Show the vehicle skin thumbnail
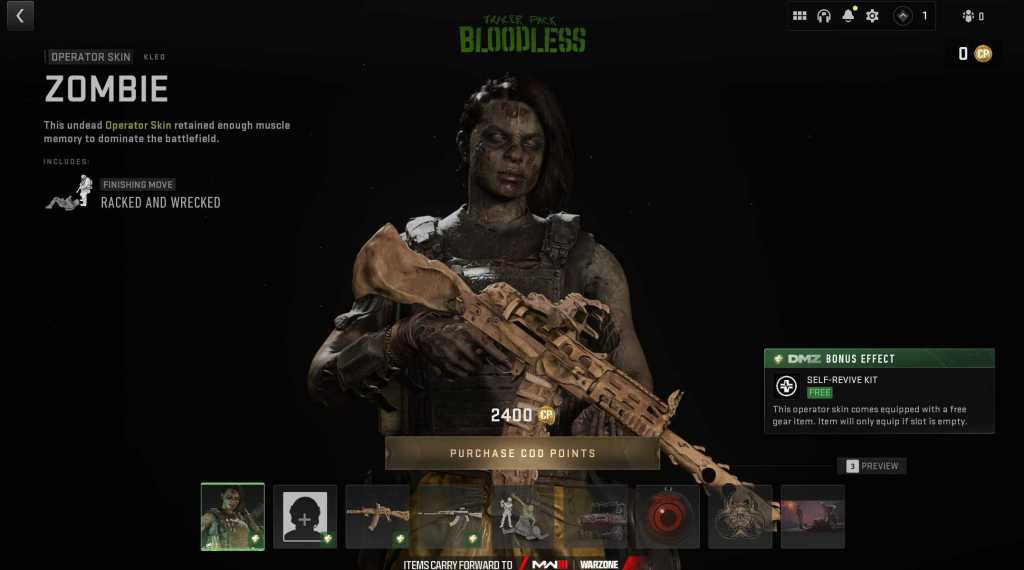 (596, 517)
